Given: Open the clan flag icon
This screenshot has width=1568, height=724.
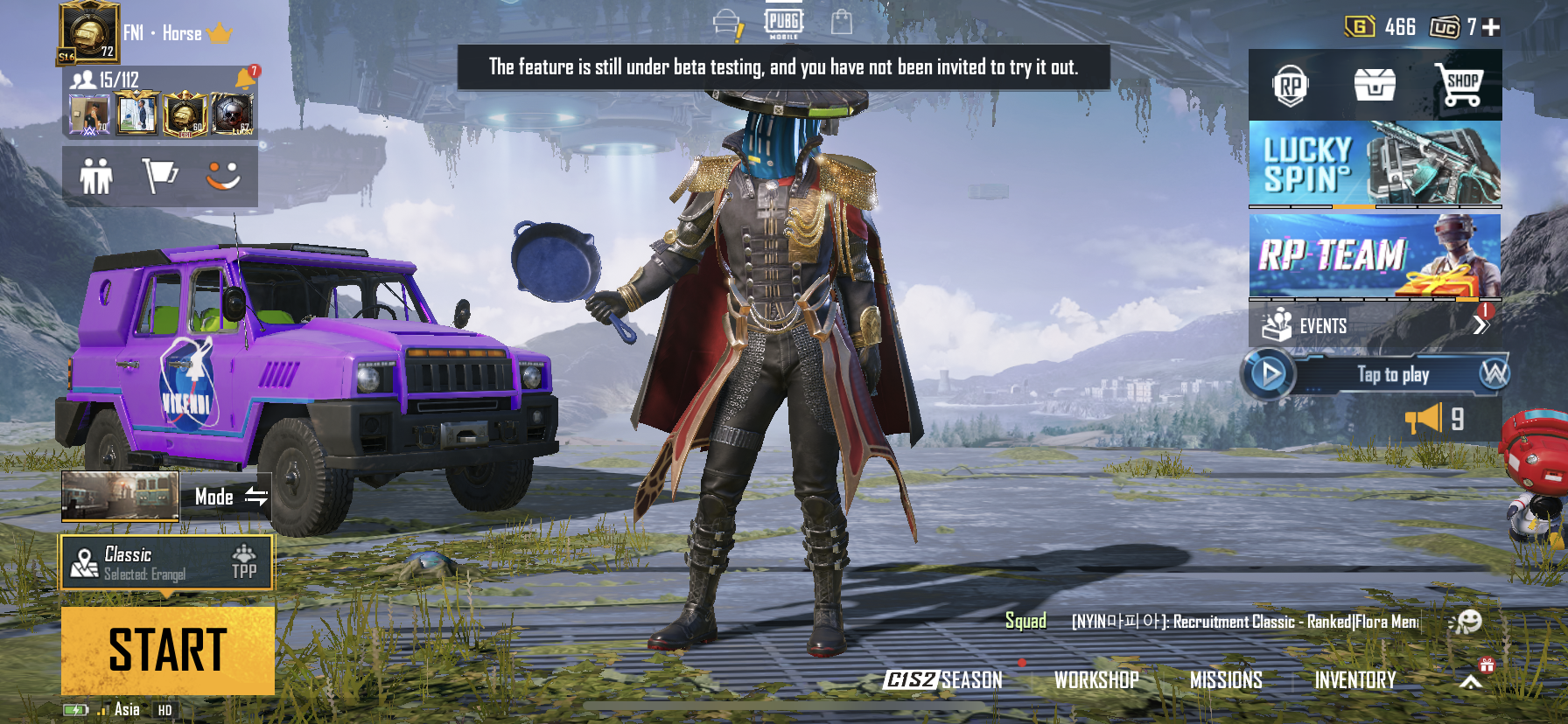Looking at the screenshot, I should [x=160, y=175].
